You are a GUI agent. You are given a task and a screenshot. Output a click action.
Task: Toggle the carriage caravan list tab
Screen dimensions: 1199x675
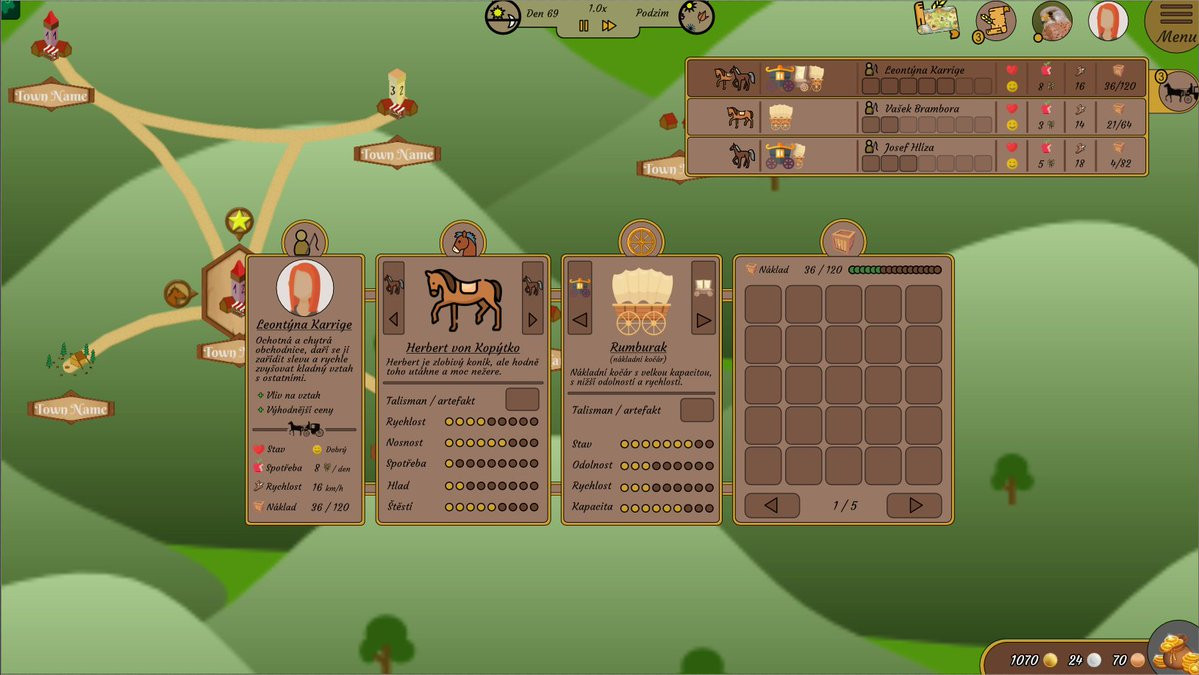point(1178,91)
